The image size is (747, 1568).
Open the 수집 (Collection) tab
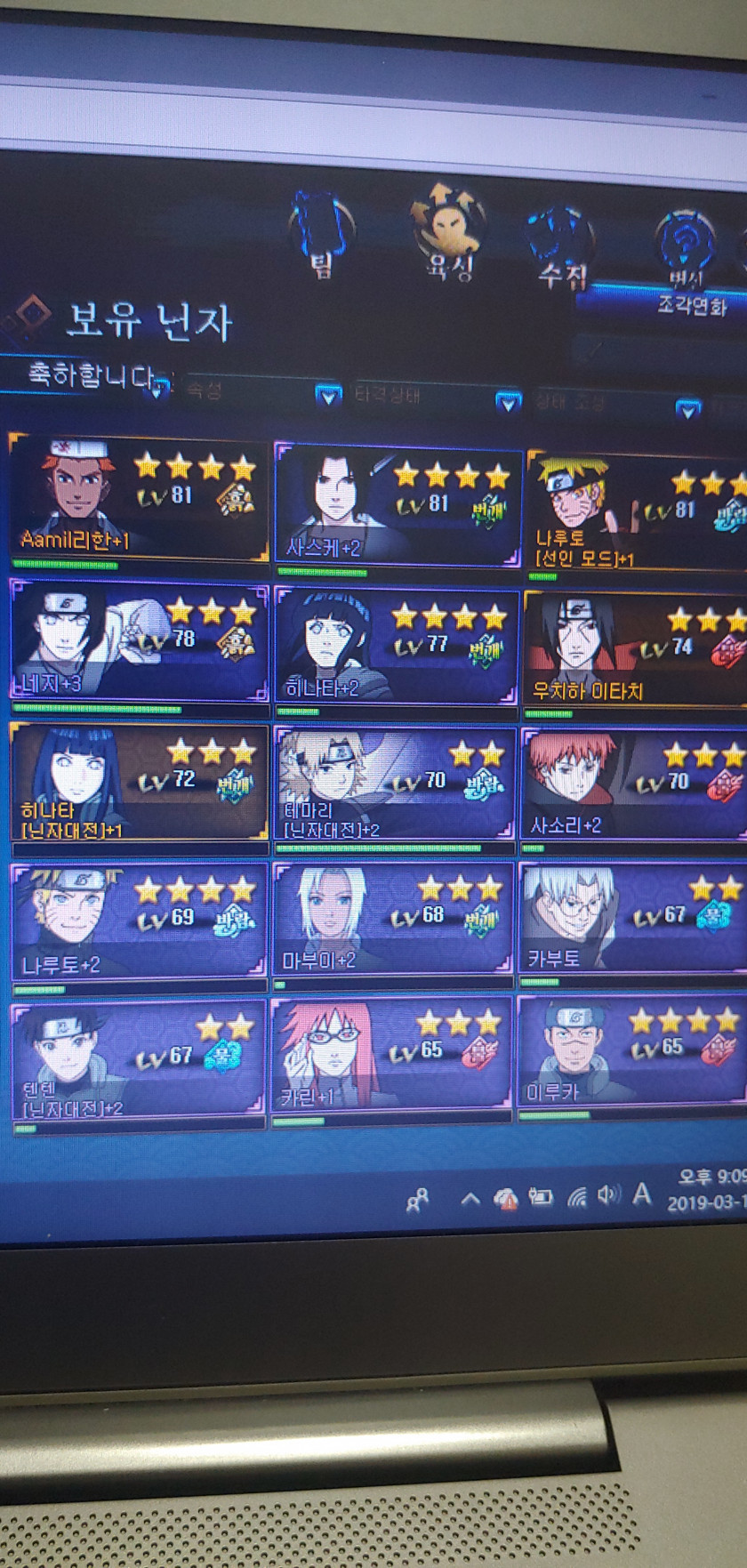pos(559,245)
